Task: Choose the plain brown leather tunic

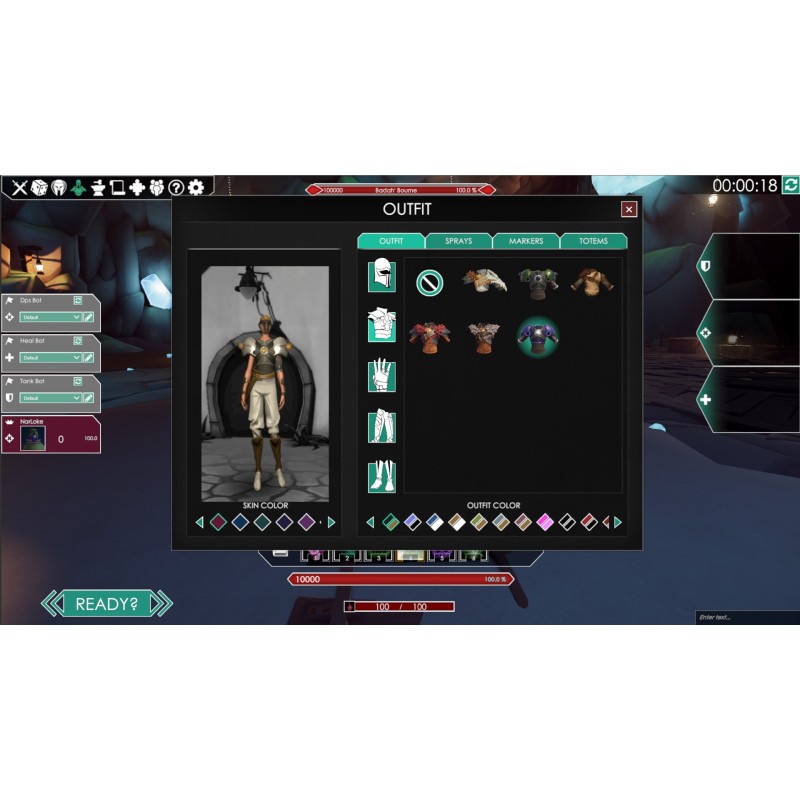Action: 592,282
